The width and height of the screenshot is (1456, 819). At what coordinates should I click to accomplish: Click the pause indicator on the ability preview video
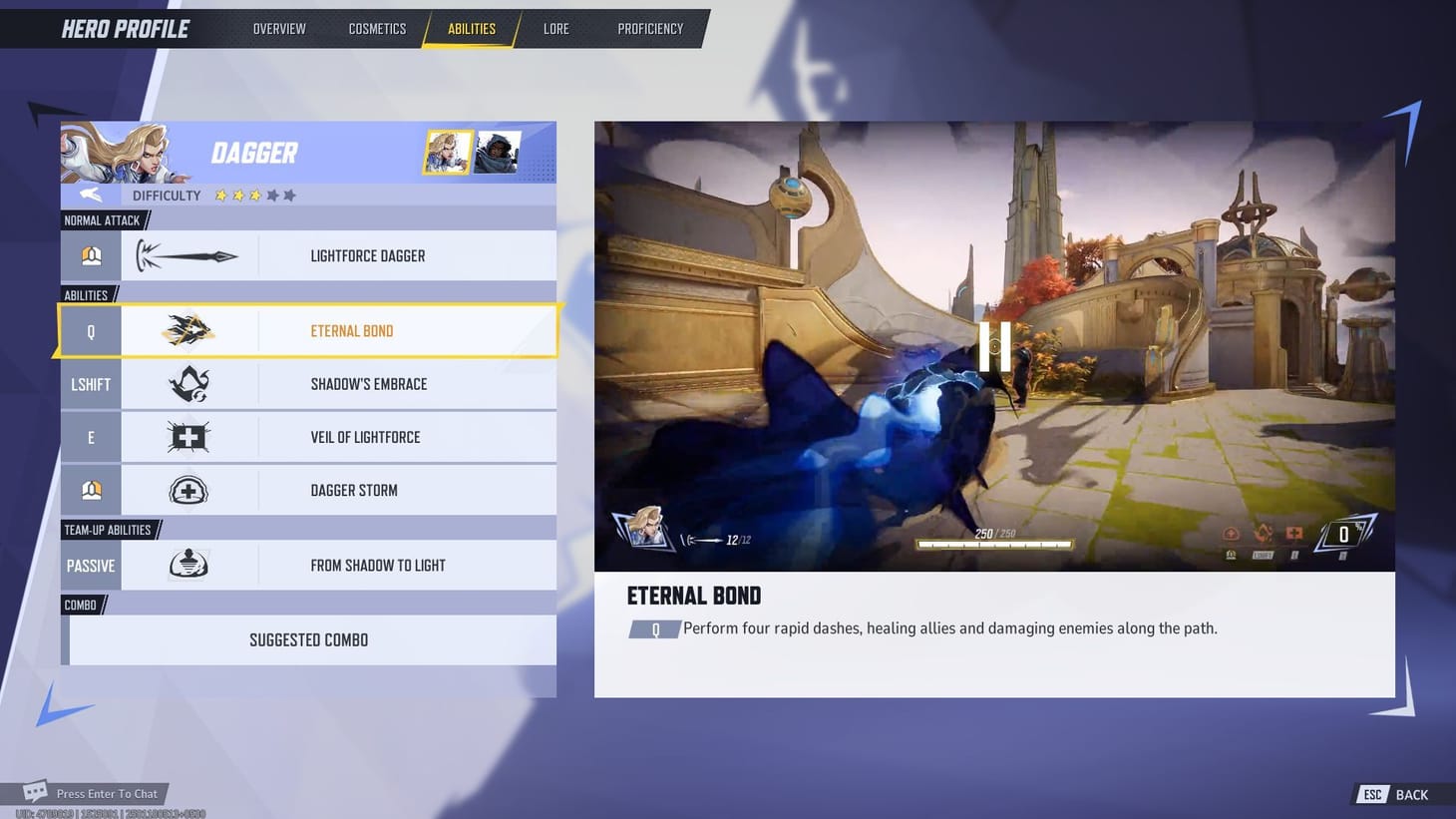click(994, 345)
